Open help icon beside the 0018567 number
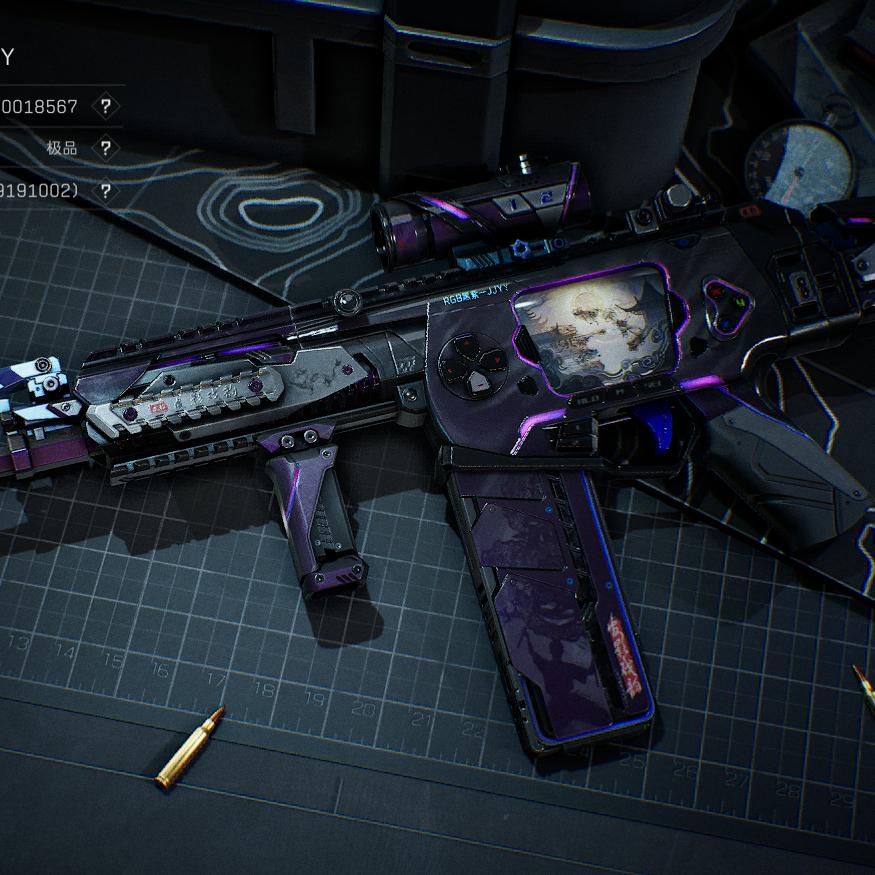 (105, 106)
